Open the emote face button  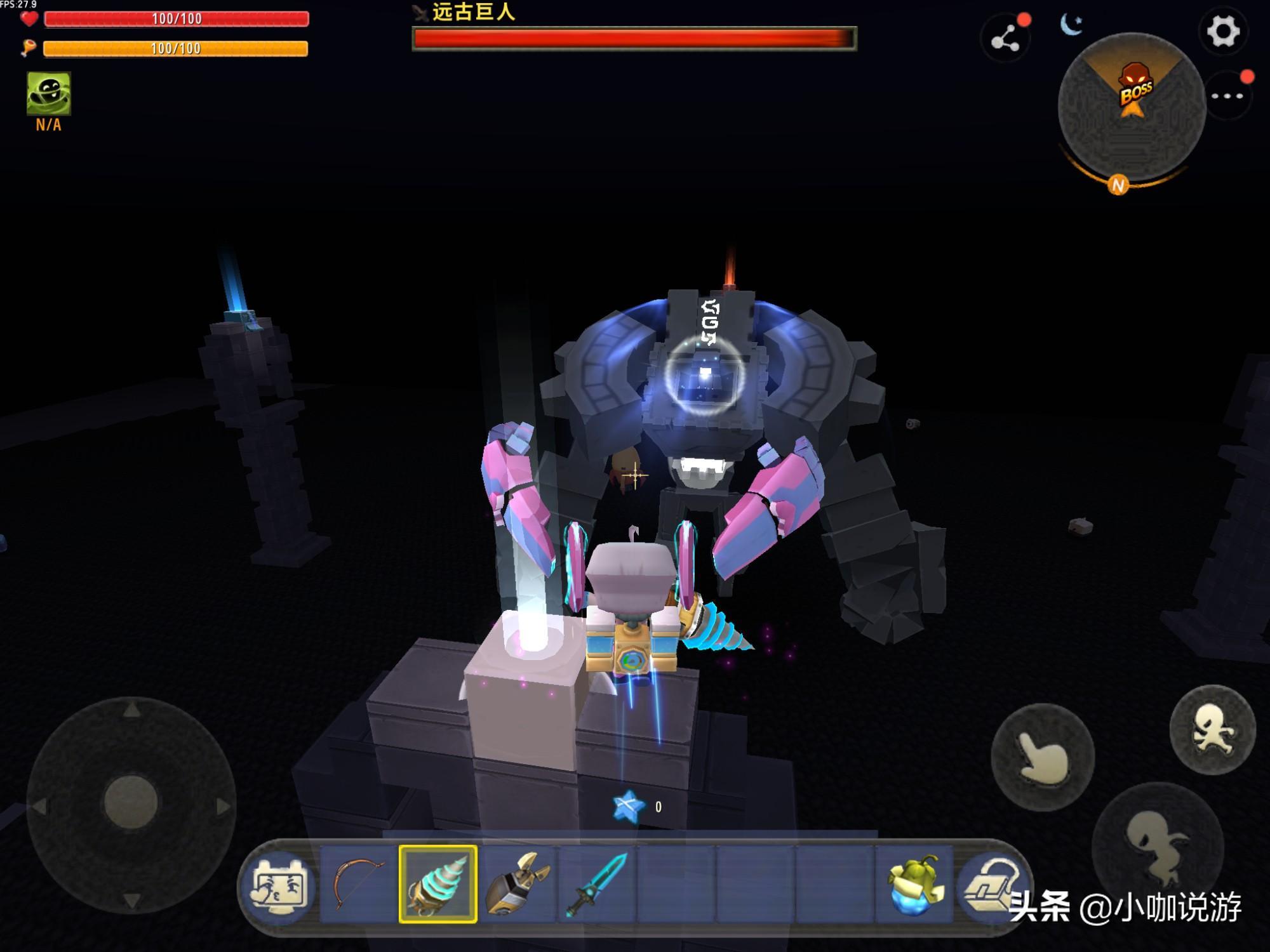pos(279,885)
